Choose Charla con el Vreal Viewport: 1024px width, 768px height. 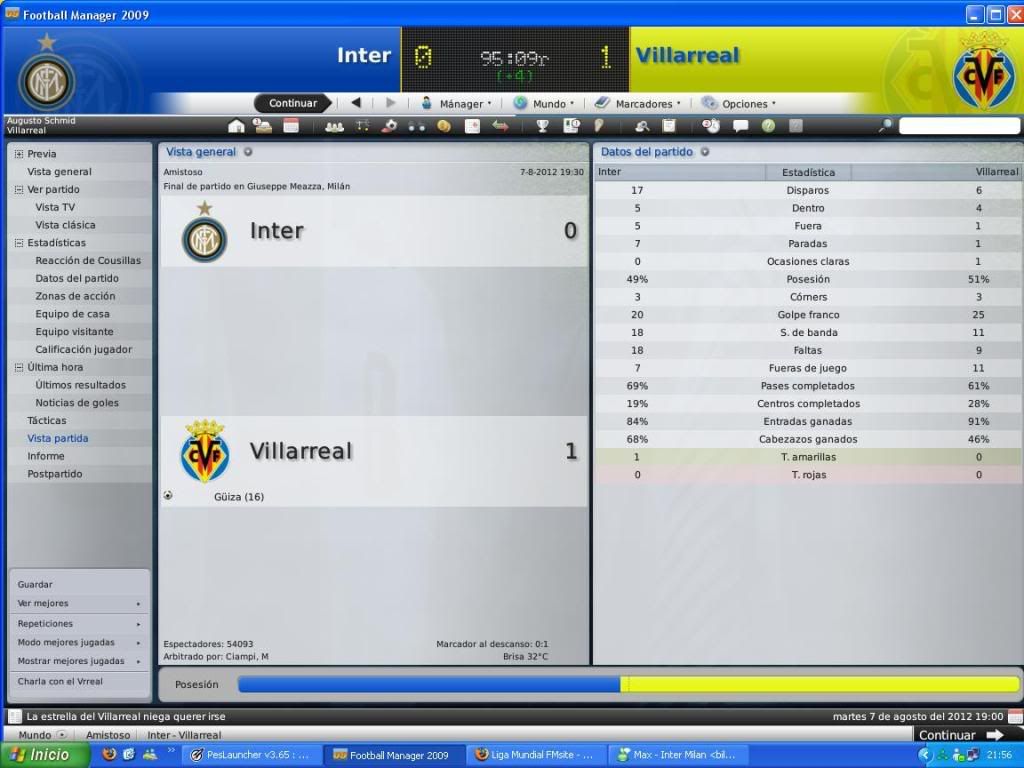tap(60, 681)
